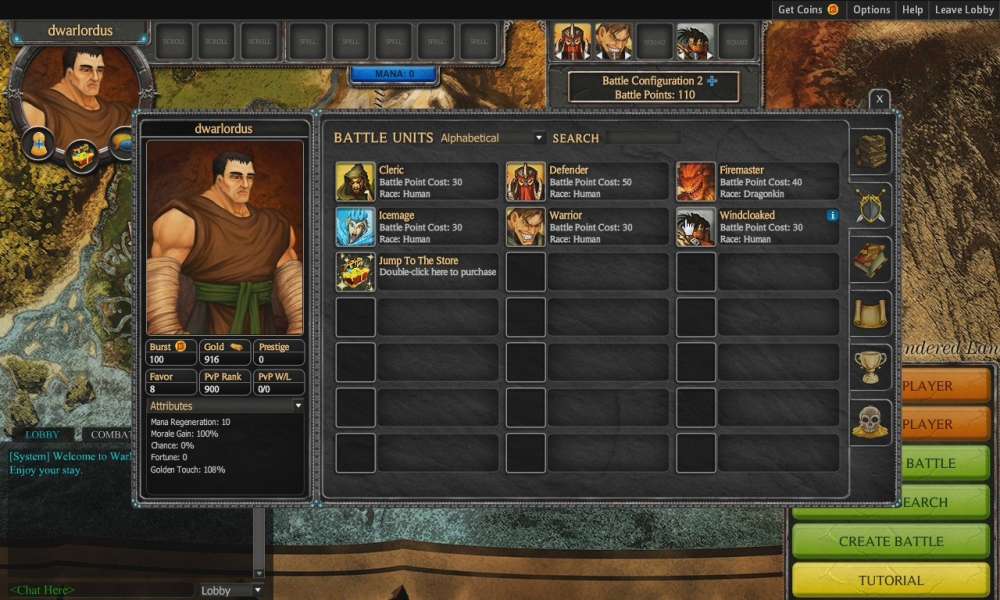Click the Jump To The Store entry
Screen dimensions: 1000x600
[x=417, y=272]
